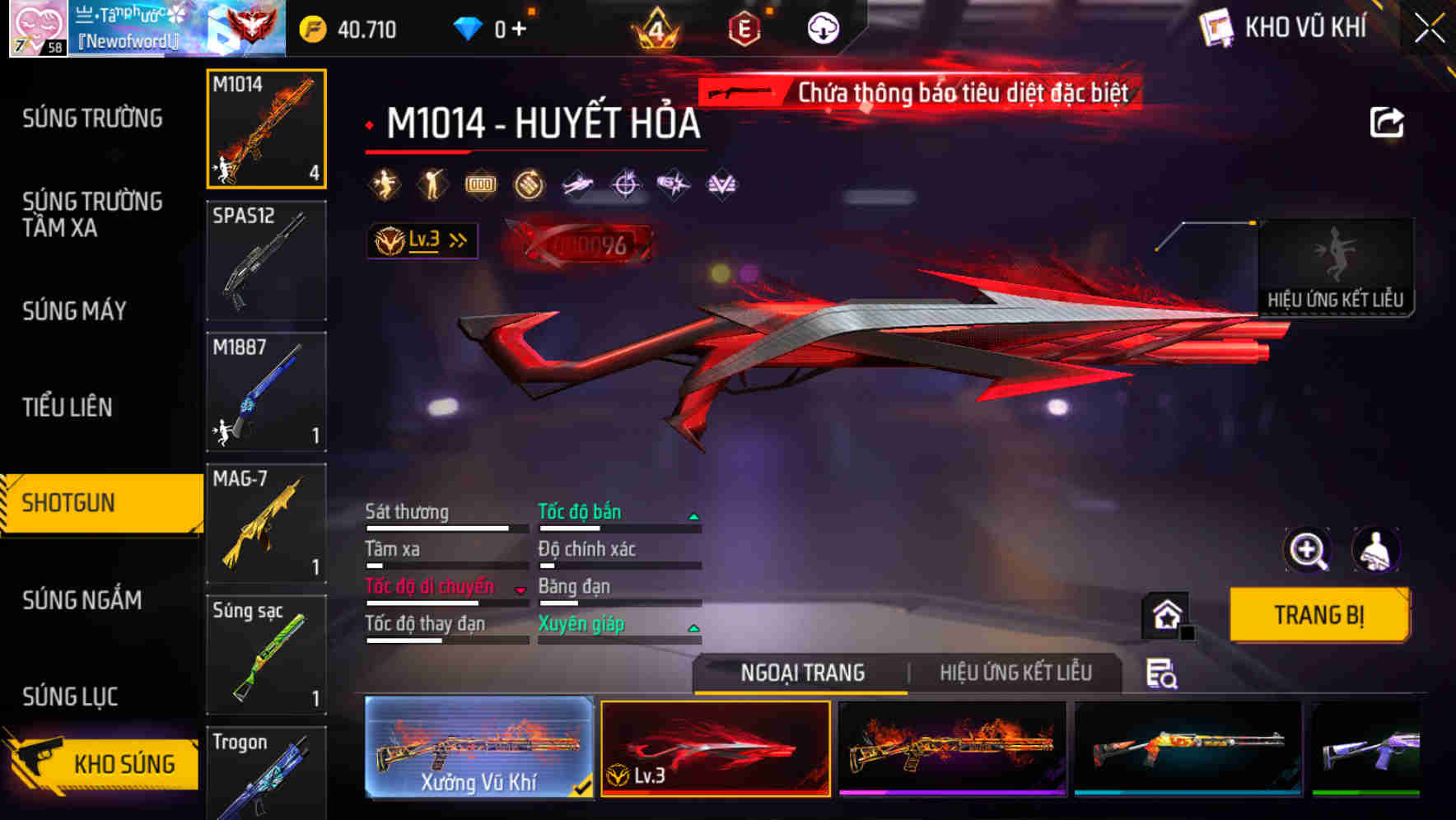Click the red E event badge
This screenshot has height=820, width=1456.
point(744,27)
